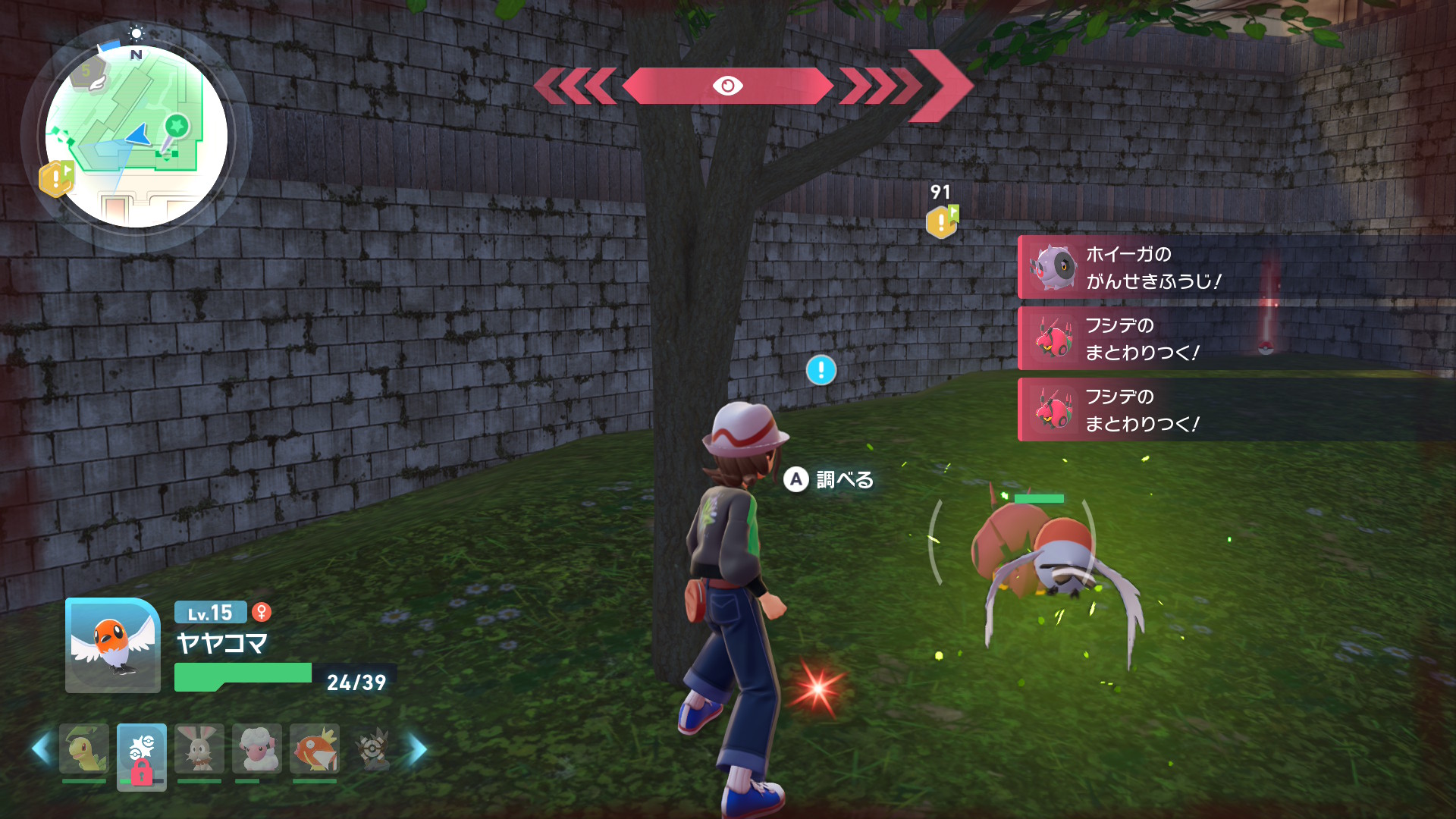Select the active ヤヤコマ portrait
The image size is (1456, 819).
tap(113, 645)
